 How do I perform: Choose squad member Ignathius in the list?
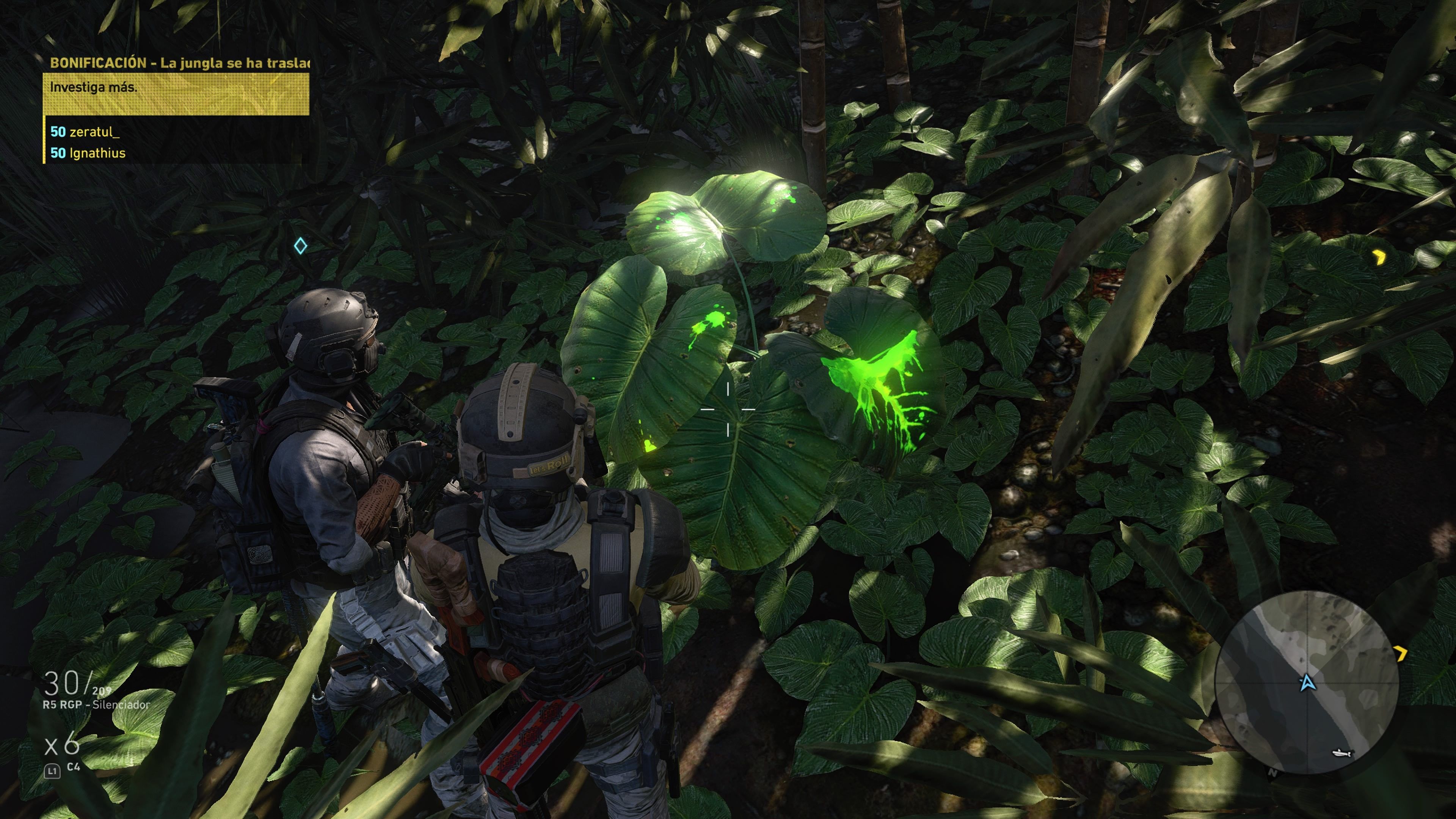[89, 153]
